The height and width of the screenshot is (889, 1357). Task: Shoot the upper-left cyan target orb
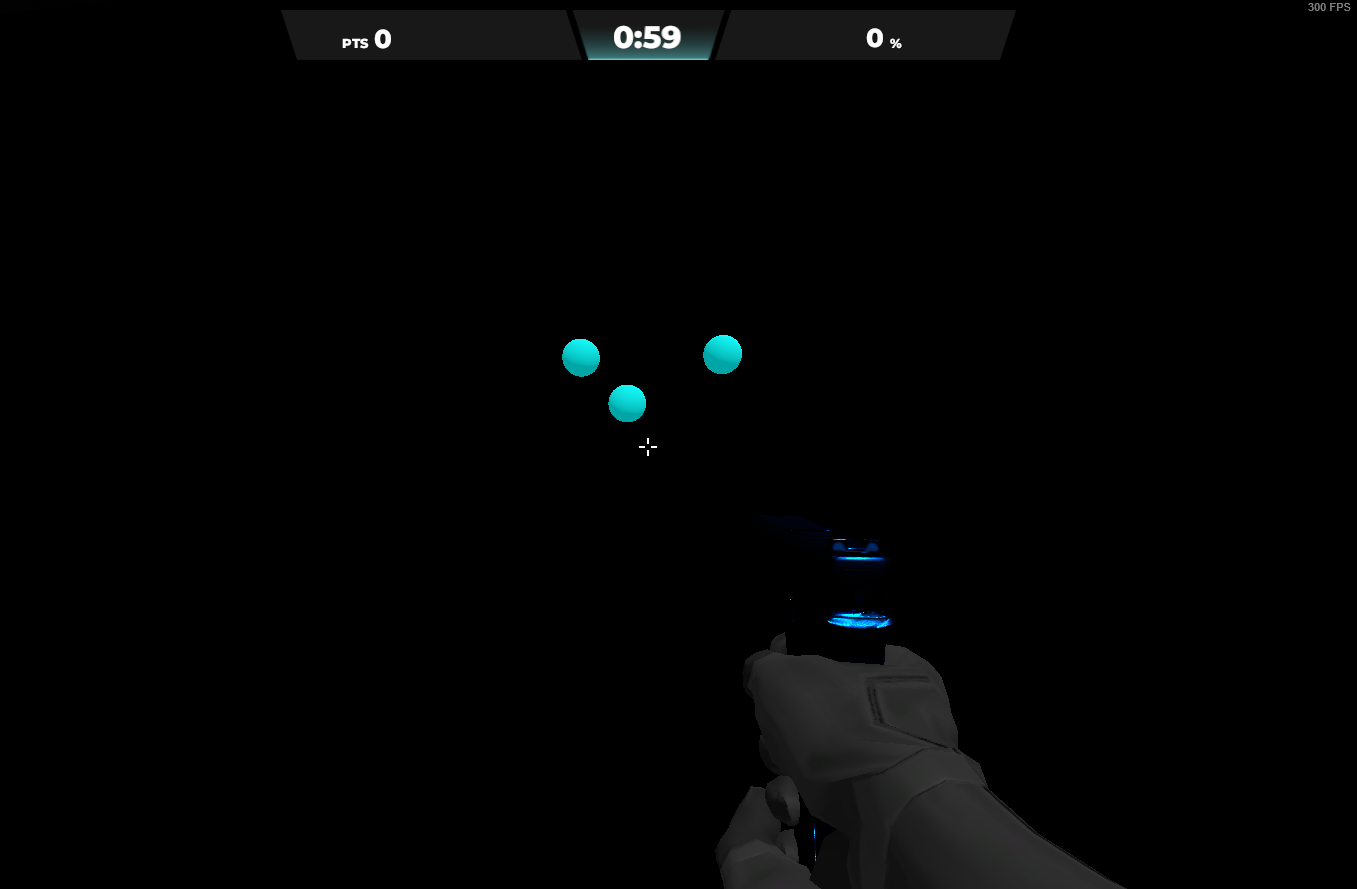(x=580, y=357)
